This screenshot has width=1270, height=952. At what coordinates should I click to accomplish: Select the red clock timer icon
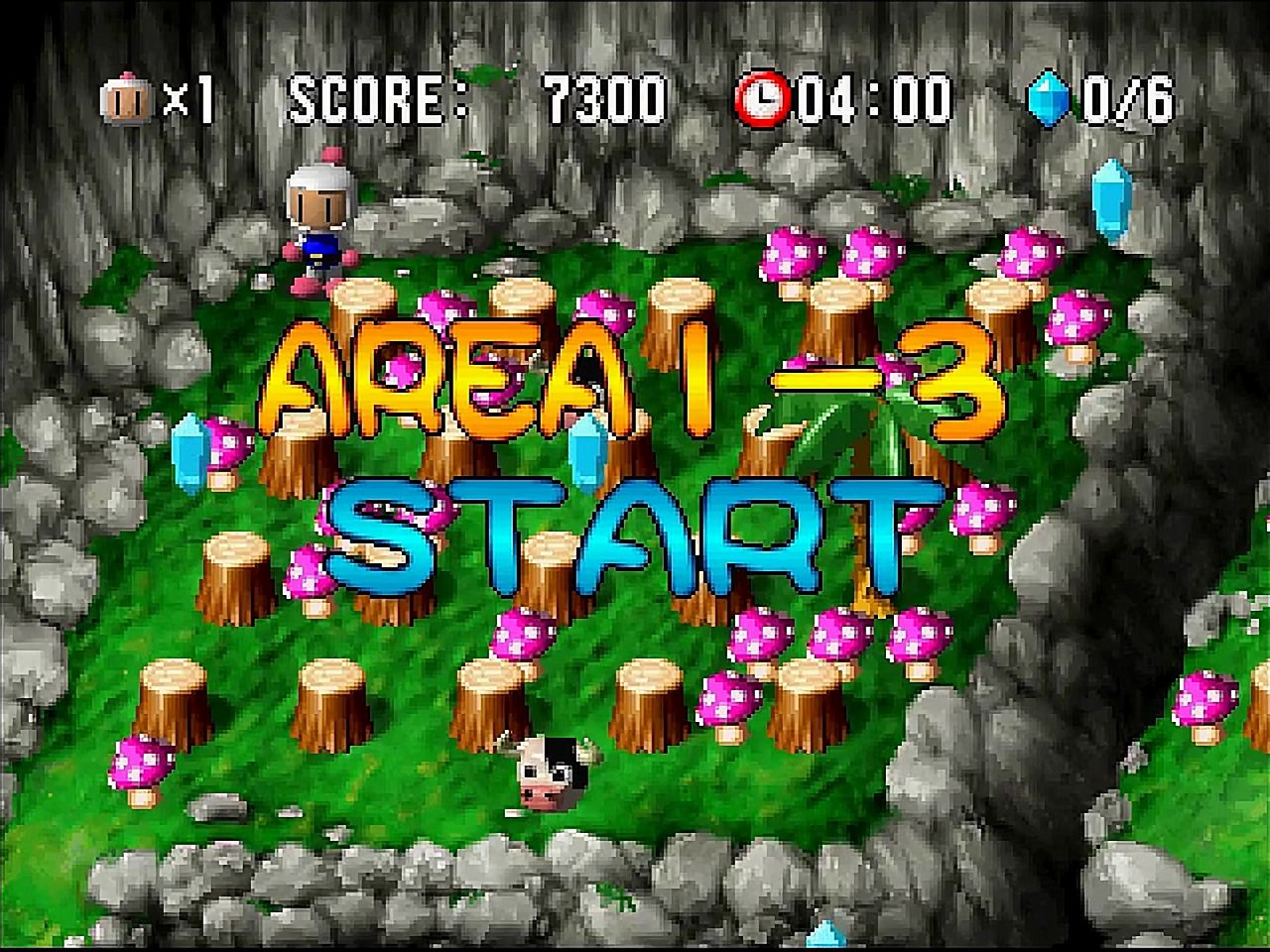(x=763, y=97)
